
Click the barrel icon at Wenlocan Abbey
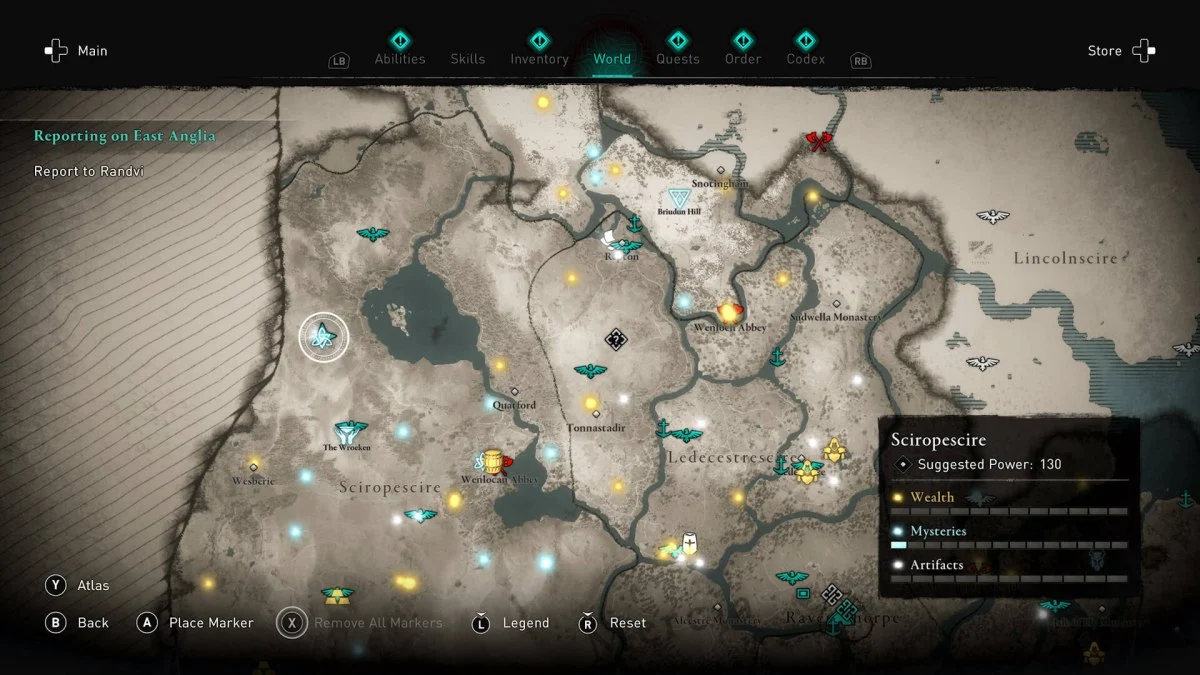pyautogui.click(x=492, y=461)
